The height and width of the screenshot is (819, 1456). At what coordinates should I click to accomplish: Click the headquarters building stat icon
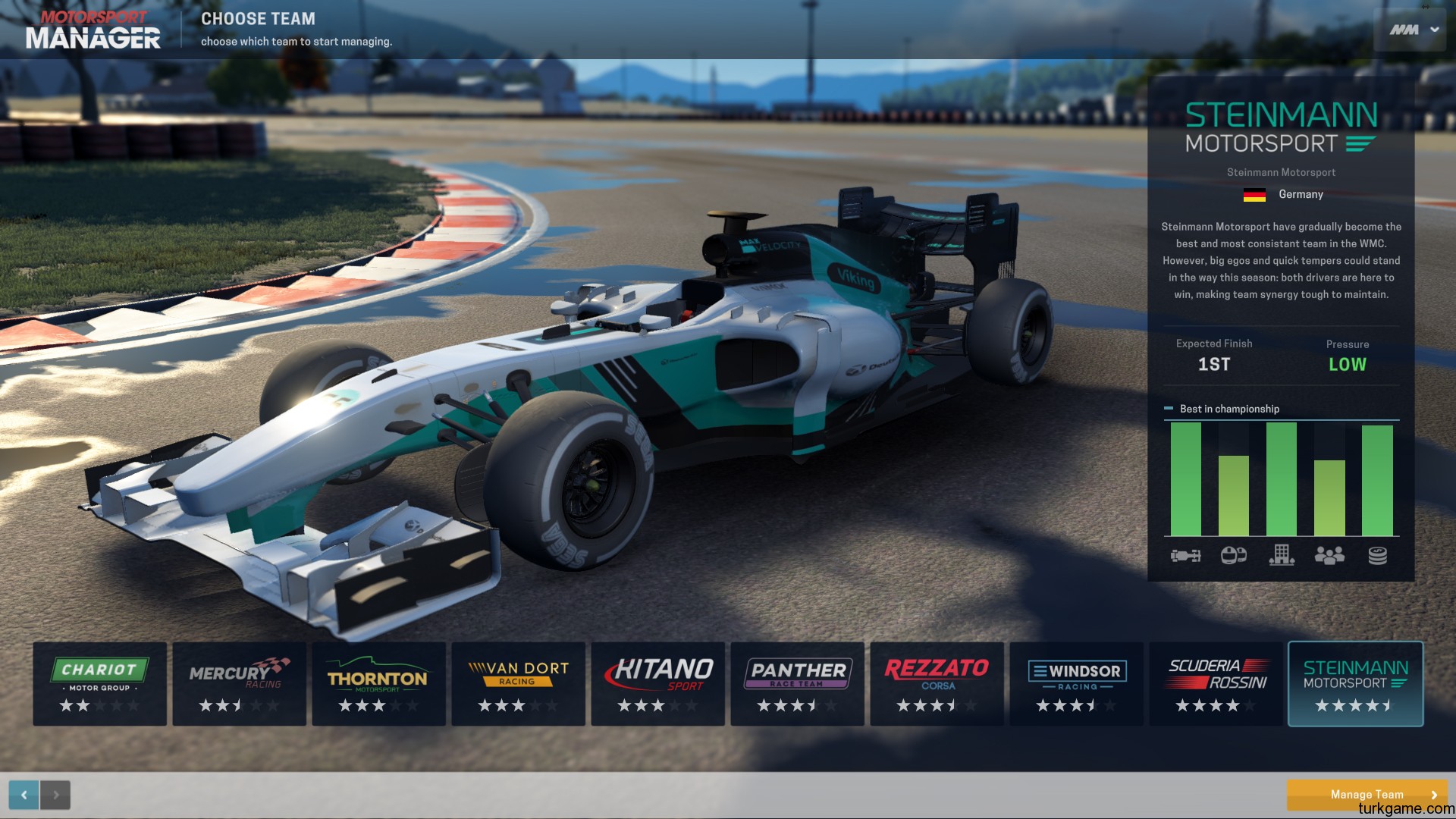[x=1282, y=556]
